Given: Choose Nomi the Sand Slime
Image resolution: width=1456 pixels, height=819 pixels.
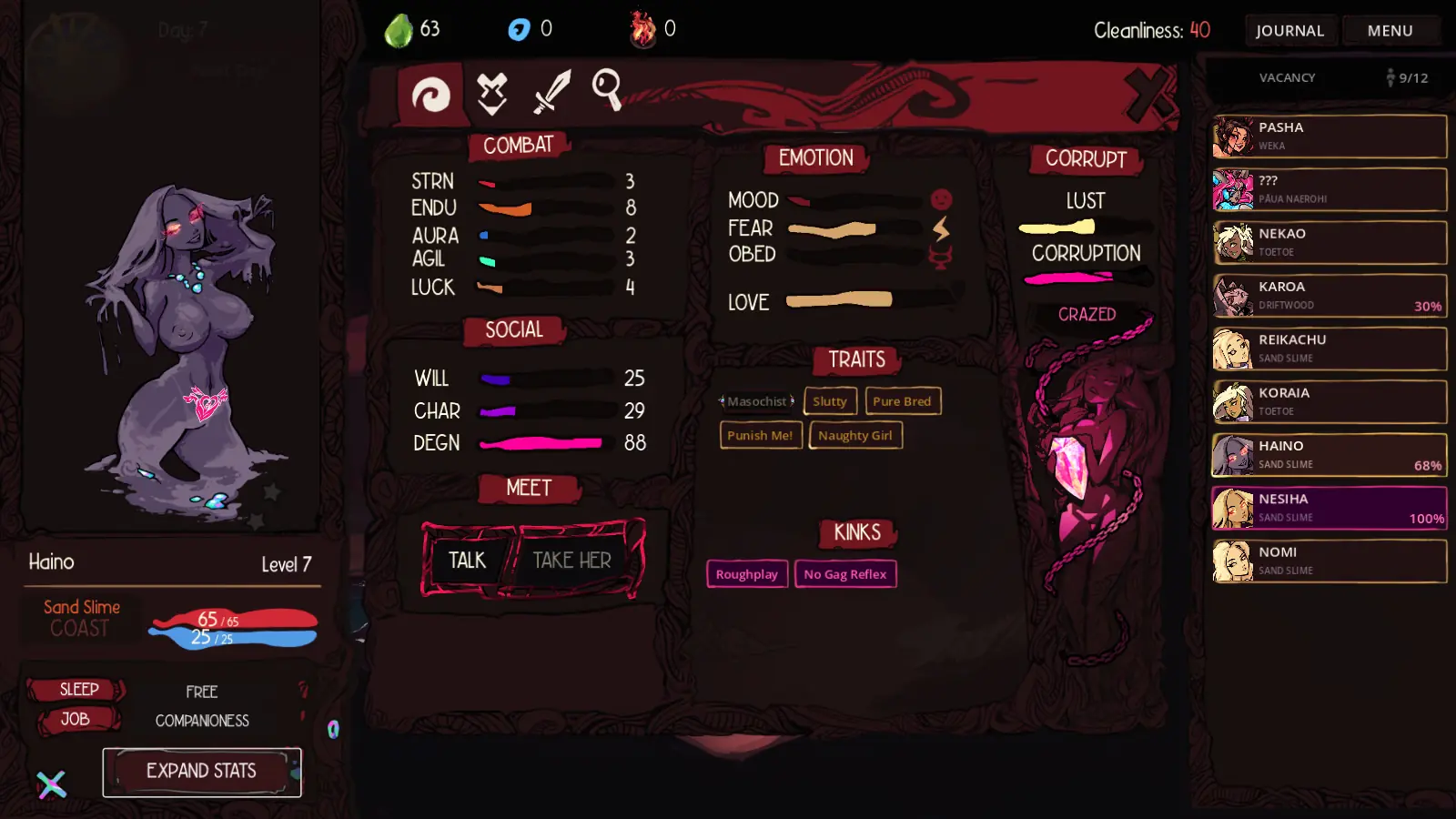Looking at the screenshot, I should pyautogui.click(x=1330, y=561).
